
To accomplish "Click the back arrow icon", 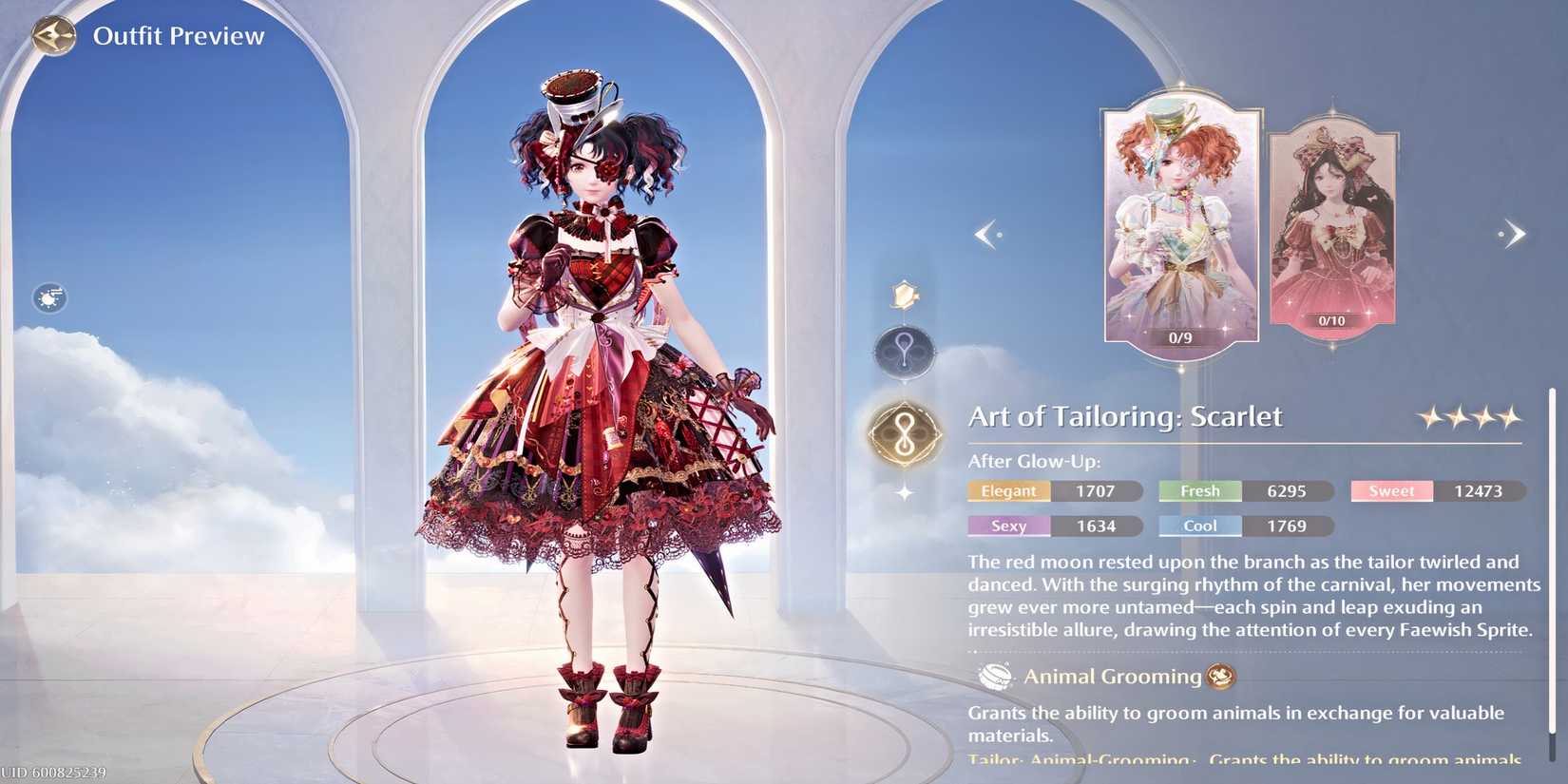I will (54, 35).
